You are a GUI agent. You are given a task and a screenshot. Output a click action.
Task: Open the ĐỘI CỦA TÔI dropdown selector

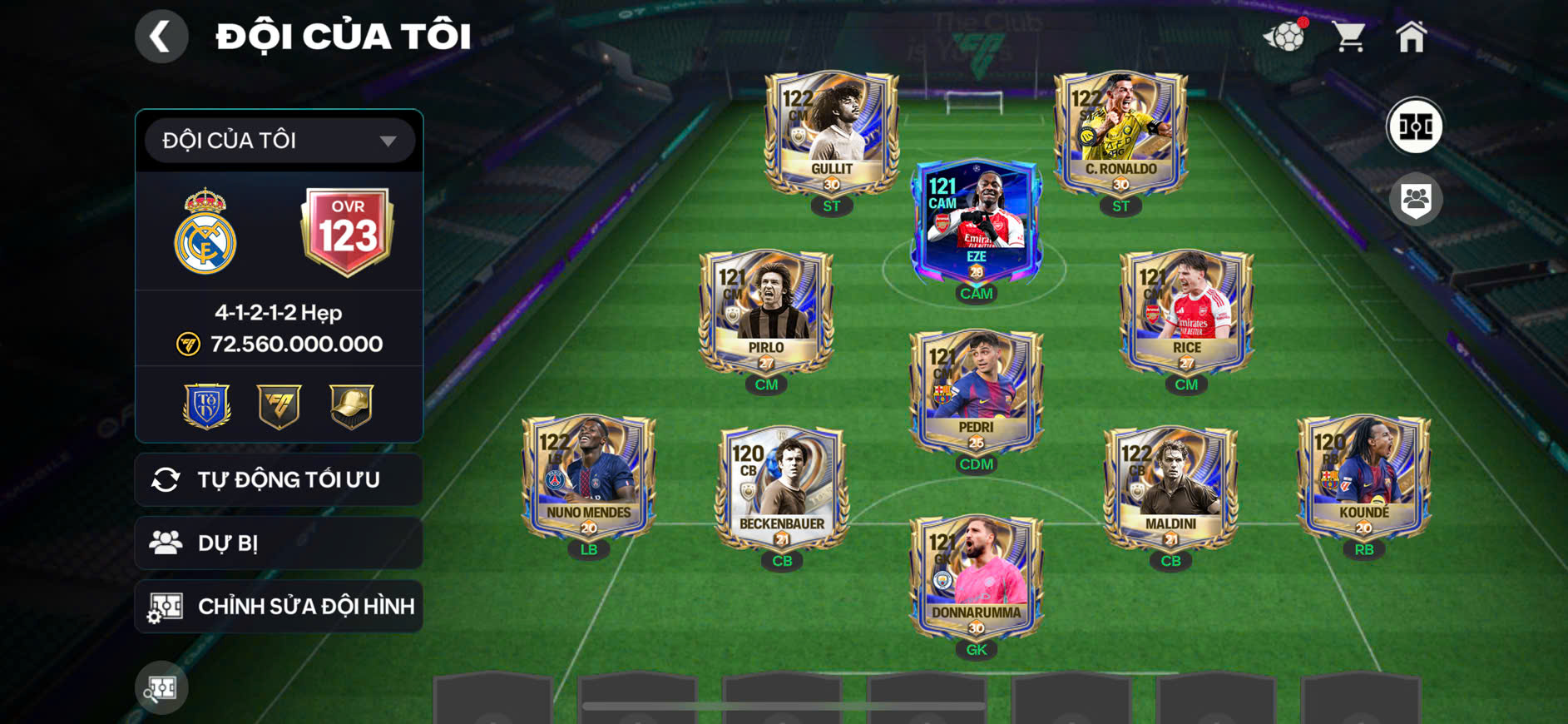point(278,140)
